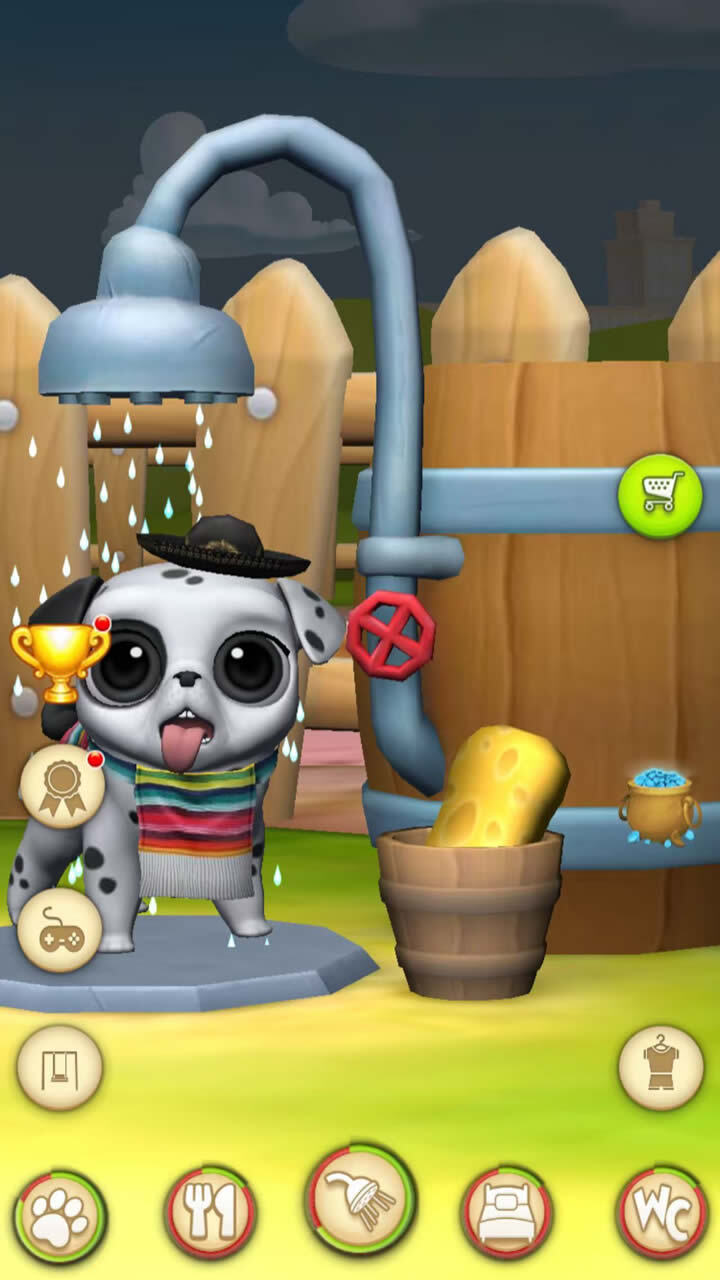Viewport: 720px width, 1280px height.
Task: Choose the fork and knife feeding button
Action: click(210, 1212)
